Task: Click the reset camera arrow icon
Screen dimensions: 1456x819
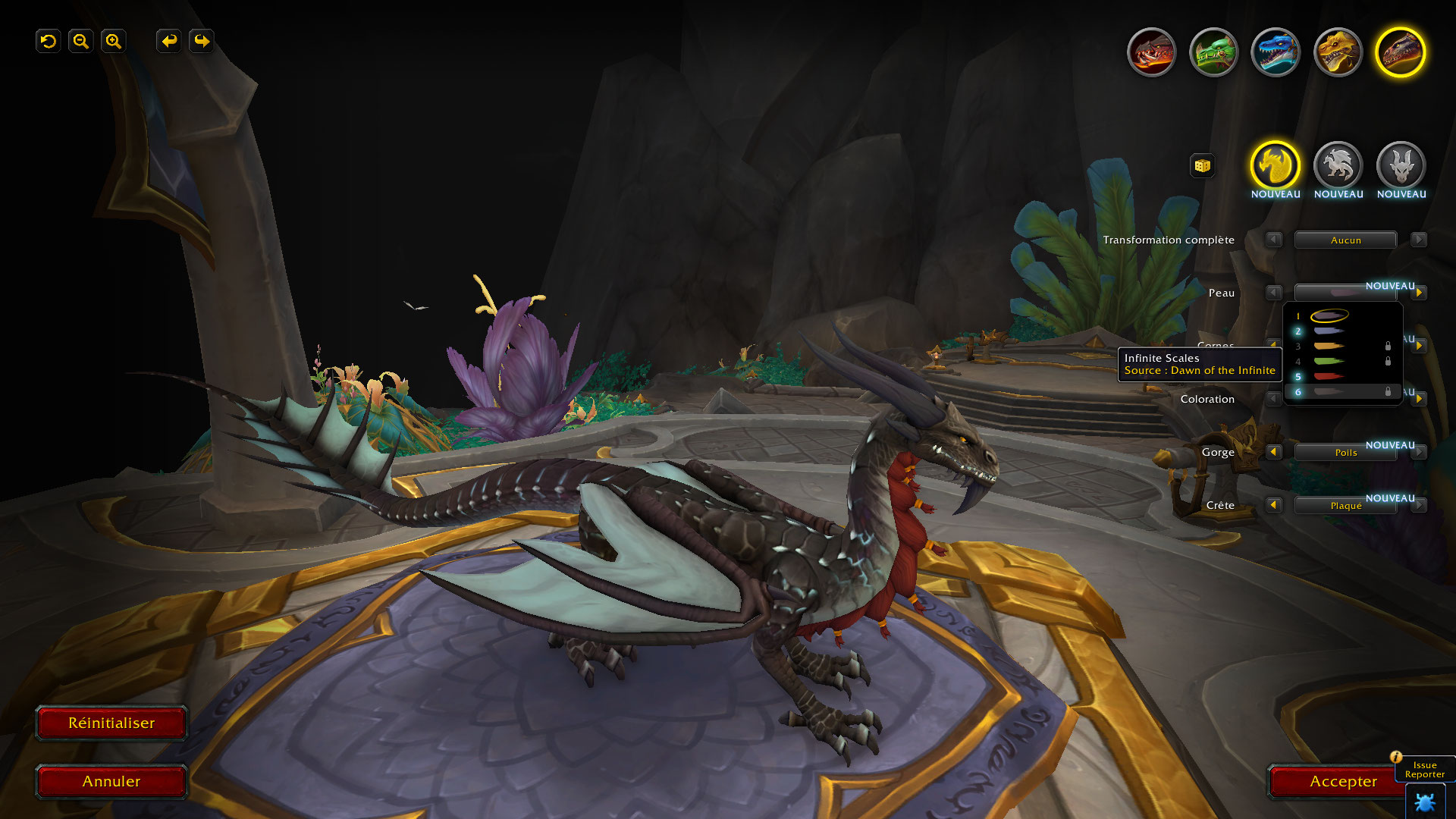Action: [x=49, y=41]
